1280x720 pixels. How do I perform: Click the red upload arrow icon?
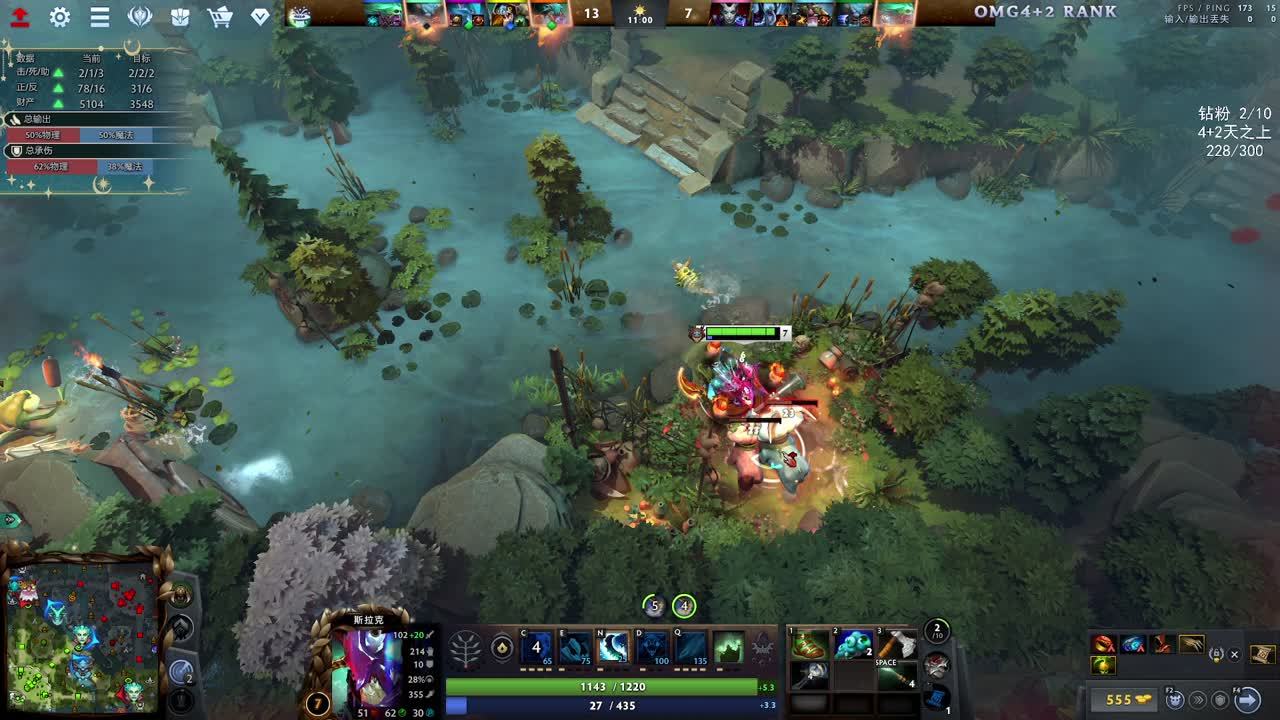pos(20,16)
